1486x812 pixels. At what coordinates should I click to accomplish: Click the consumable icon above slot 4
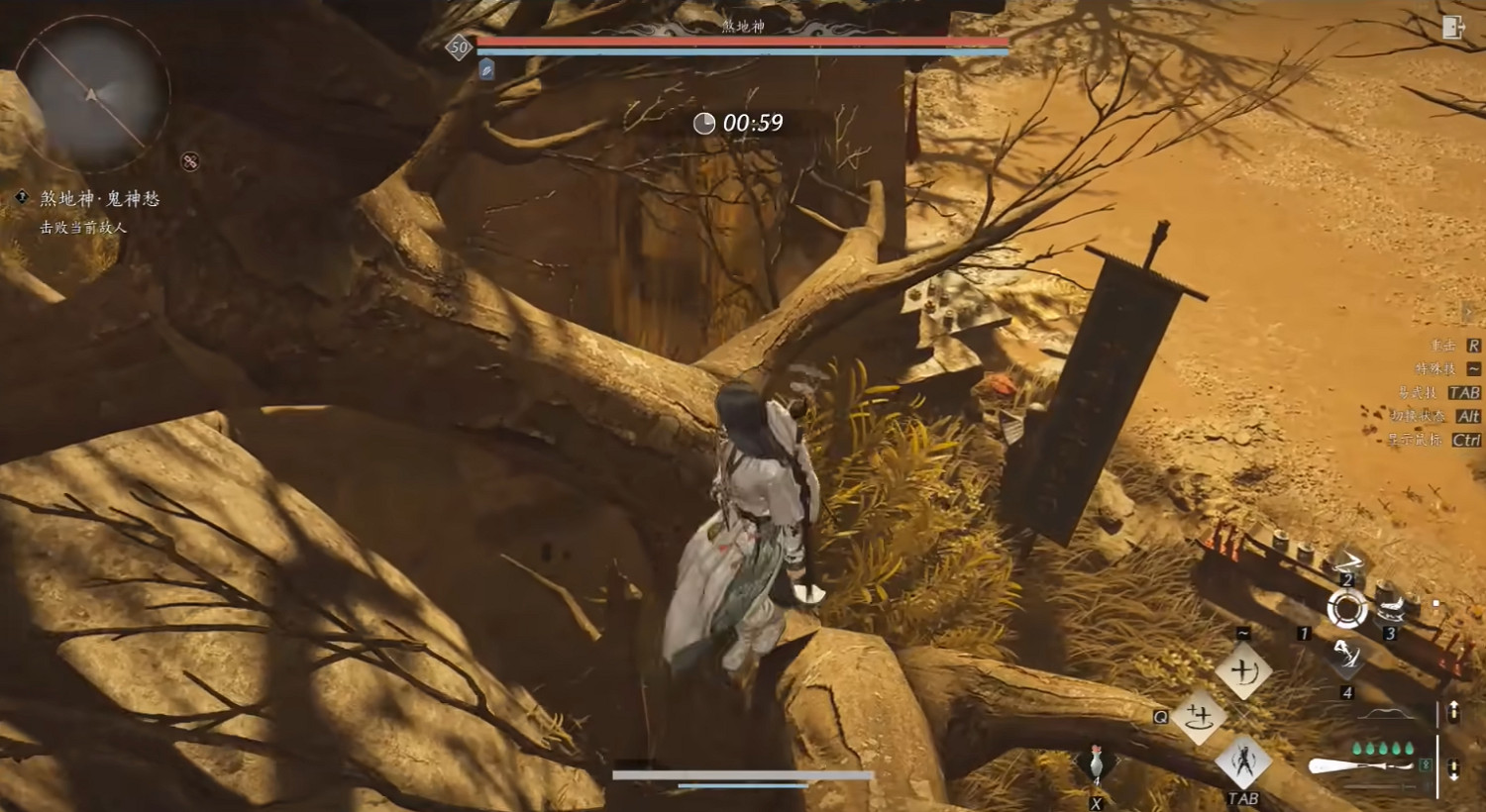pos(1348,656)
